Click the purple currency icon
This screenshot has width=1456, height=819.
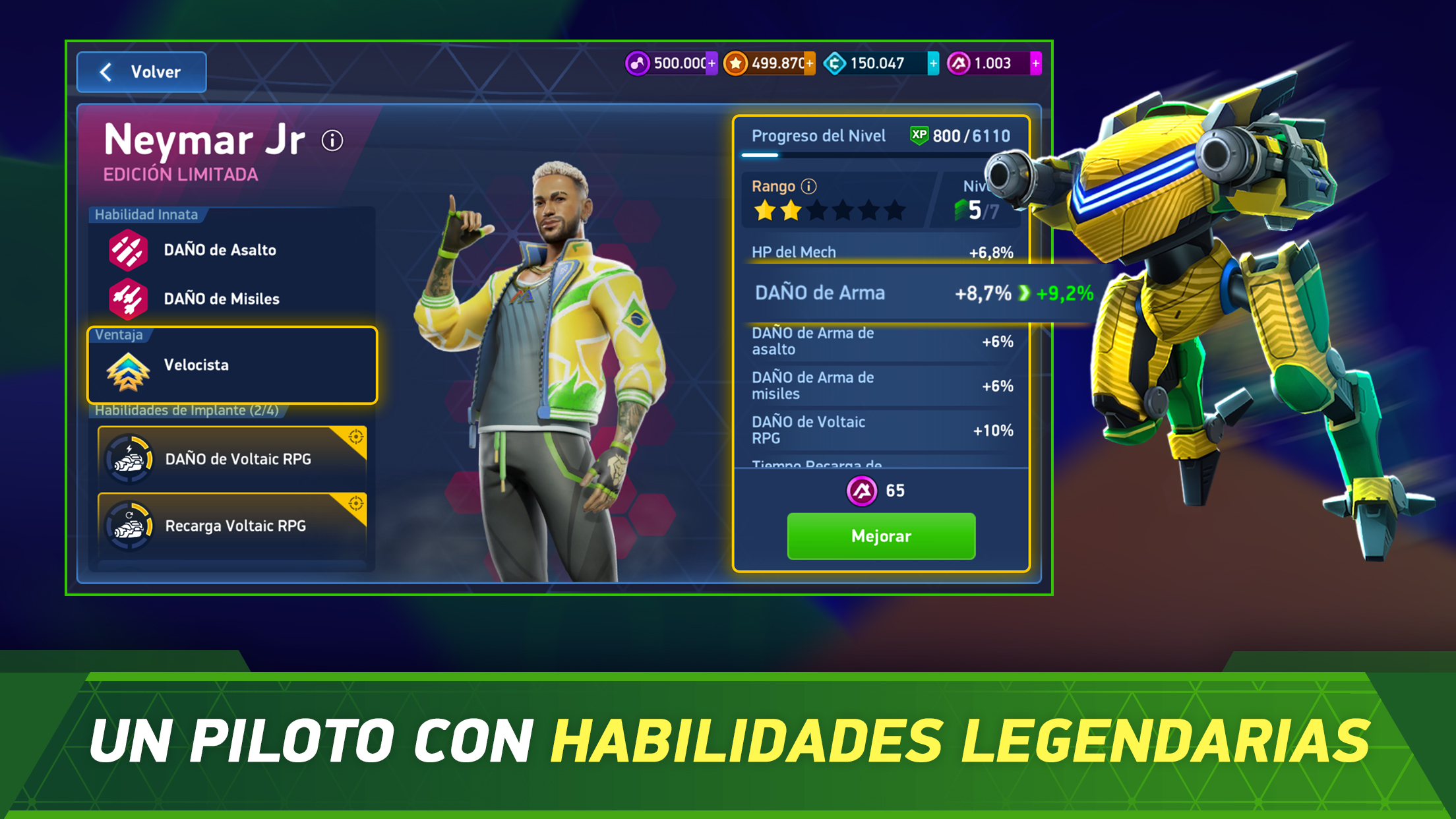[637, 63]
